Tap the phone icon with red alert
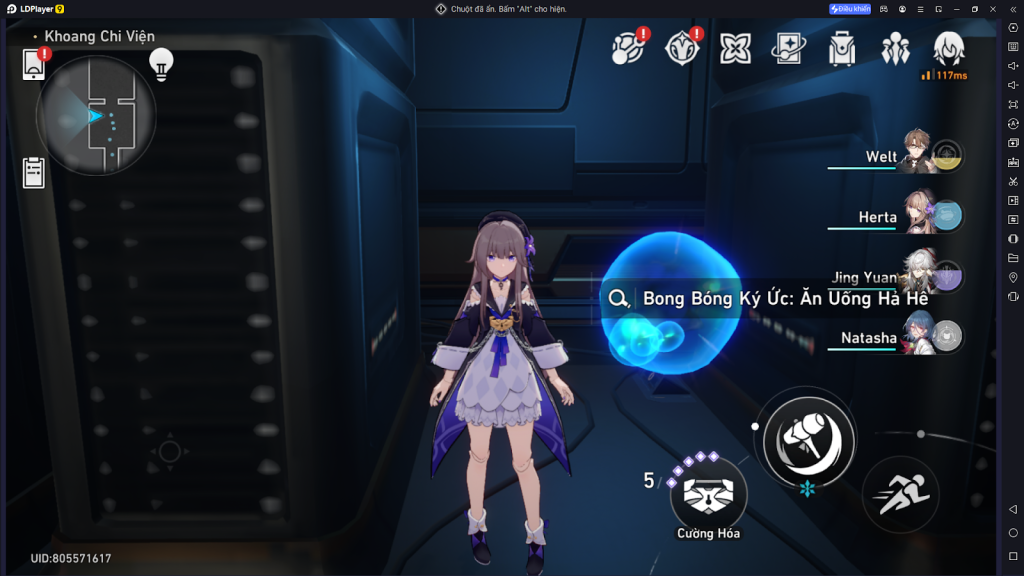This screenshot has height=576, width=1024. (34, 65)
